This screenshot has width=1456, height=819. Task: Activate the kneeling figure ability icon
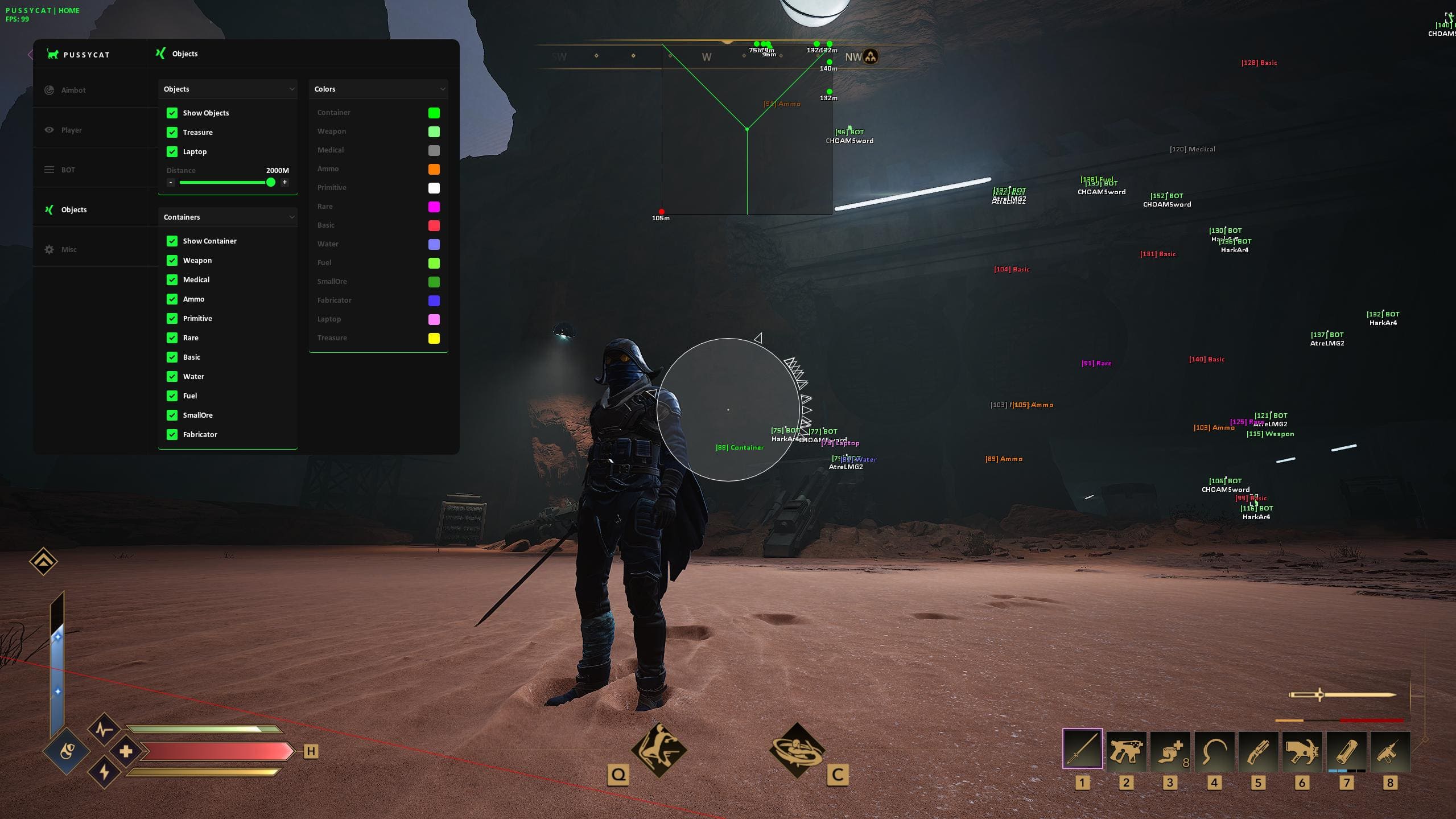659,750
